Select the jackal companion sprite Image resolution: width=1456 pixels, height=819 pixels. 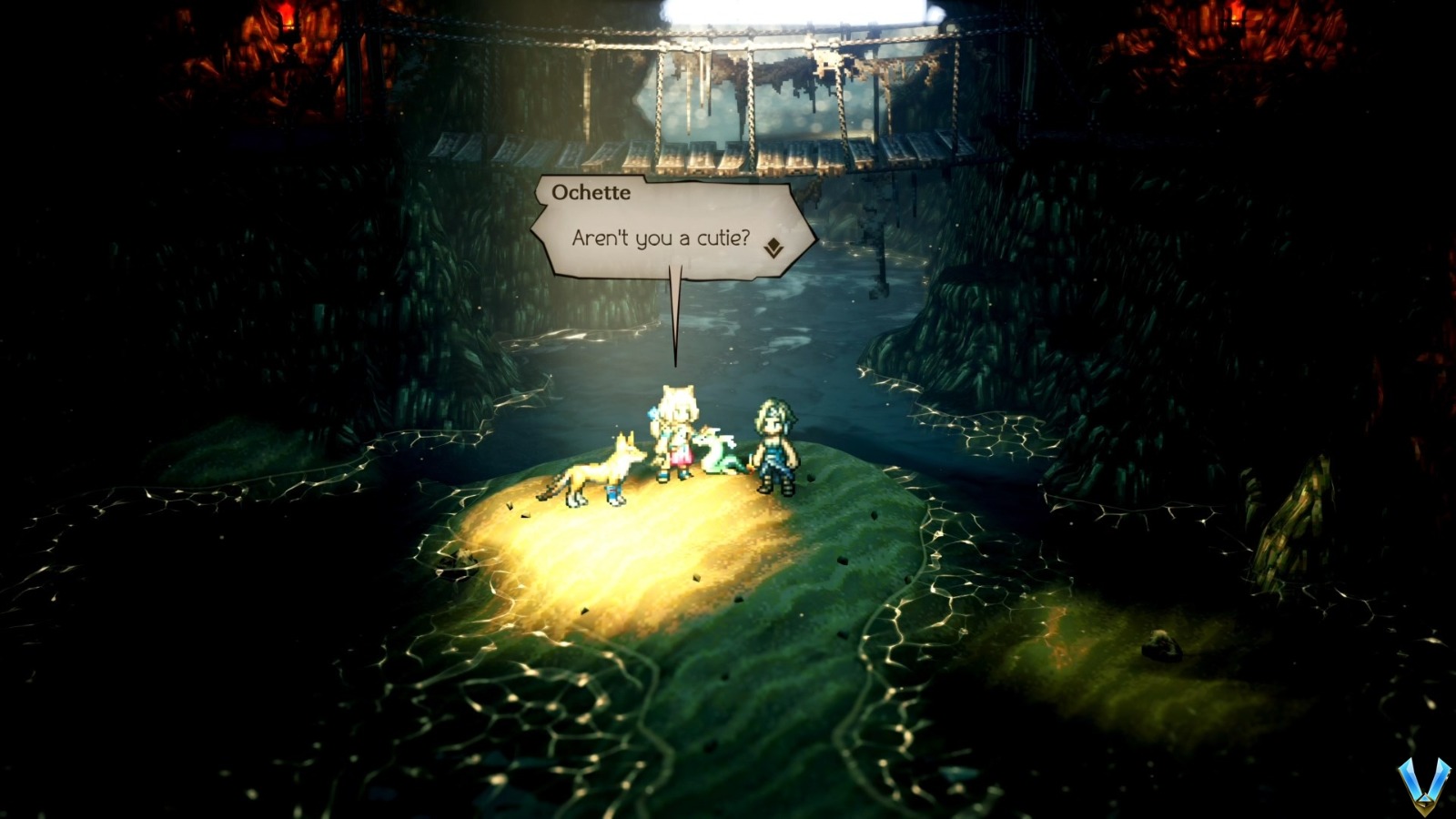coord(602,469)
